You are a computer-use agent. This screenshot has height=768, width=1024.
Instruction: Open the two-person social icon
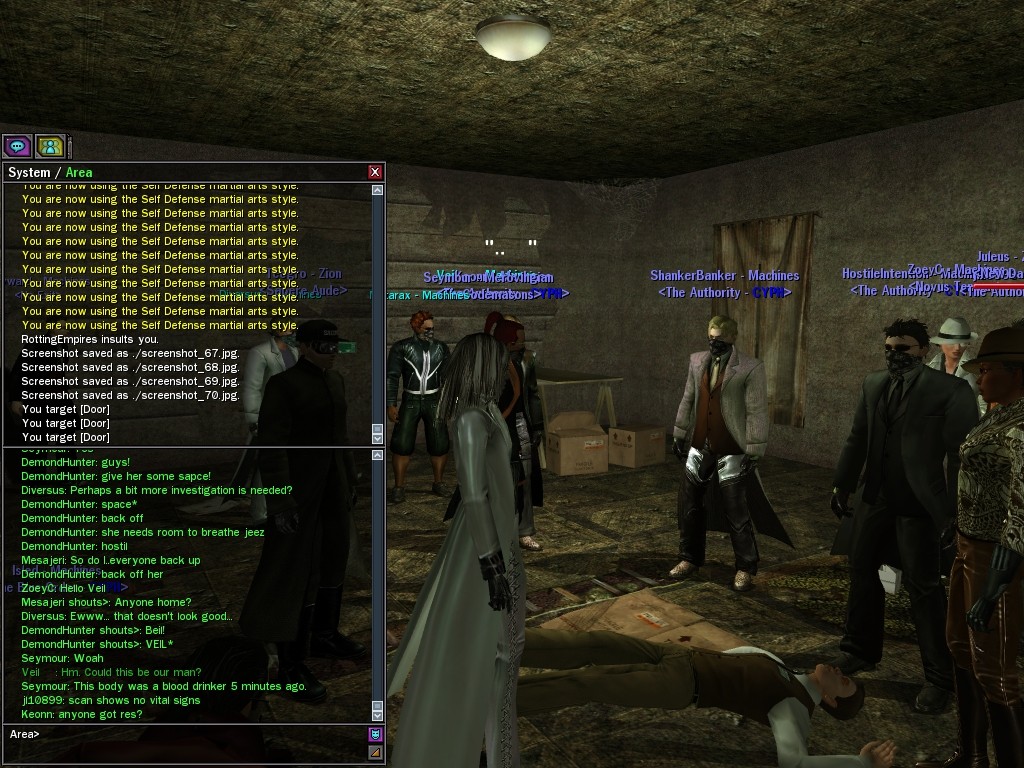coord(50,146)
